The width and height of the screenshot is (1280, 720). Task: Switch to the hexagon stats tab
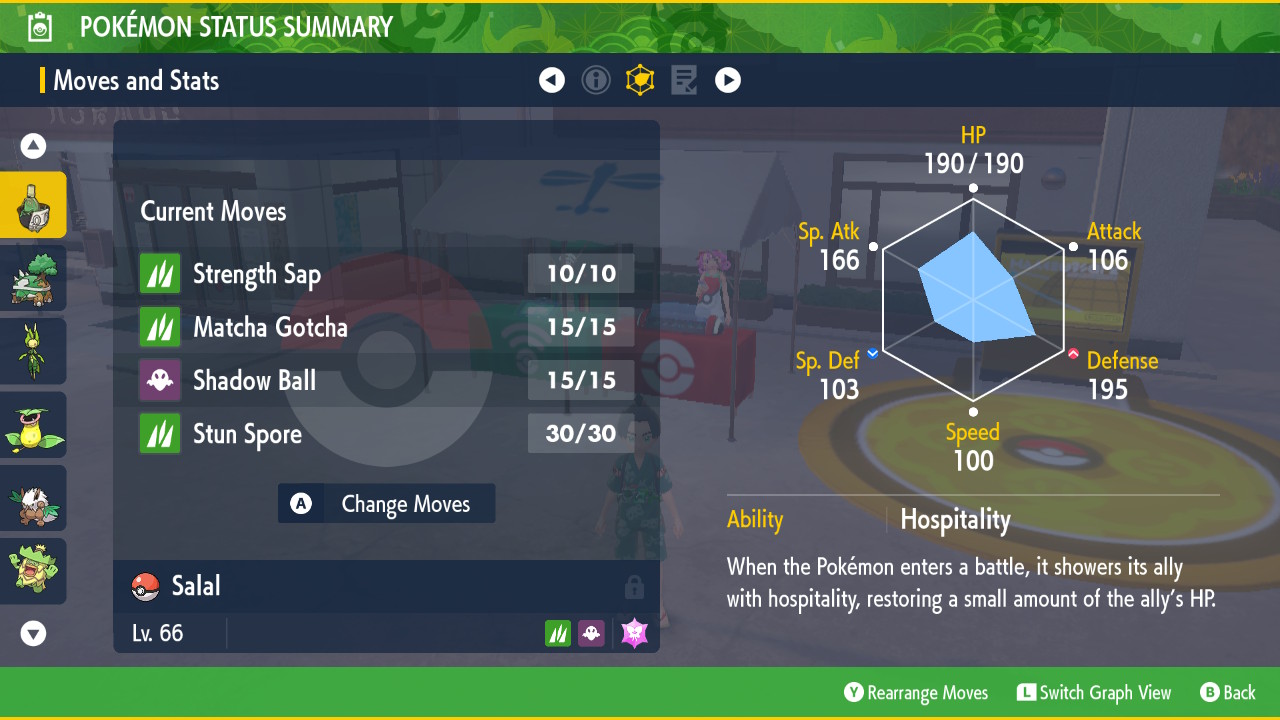click(x=640, y=80)
